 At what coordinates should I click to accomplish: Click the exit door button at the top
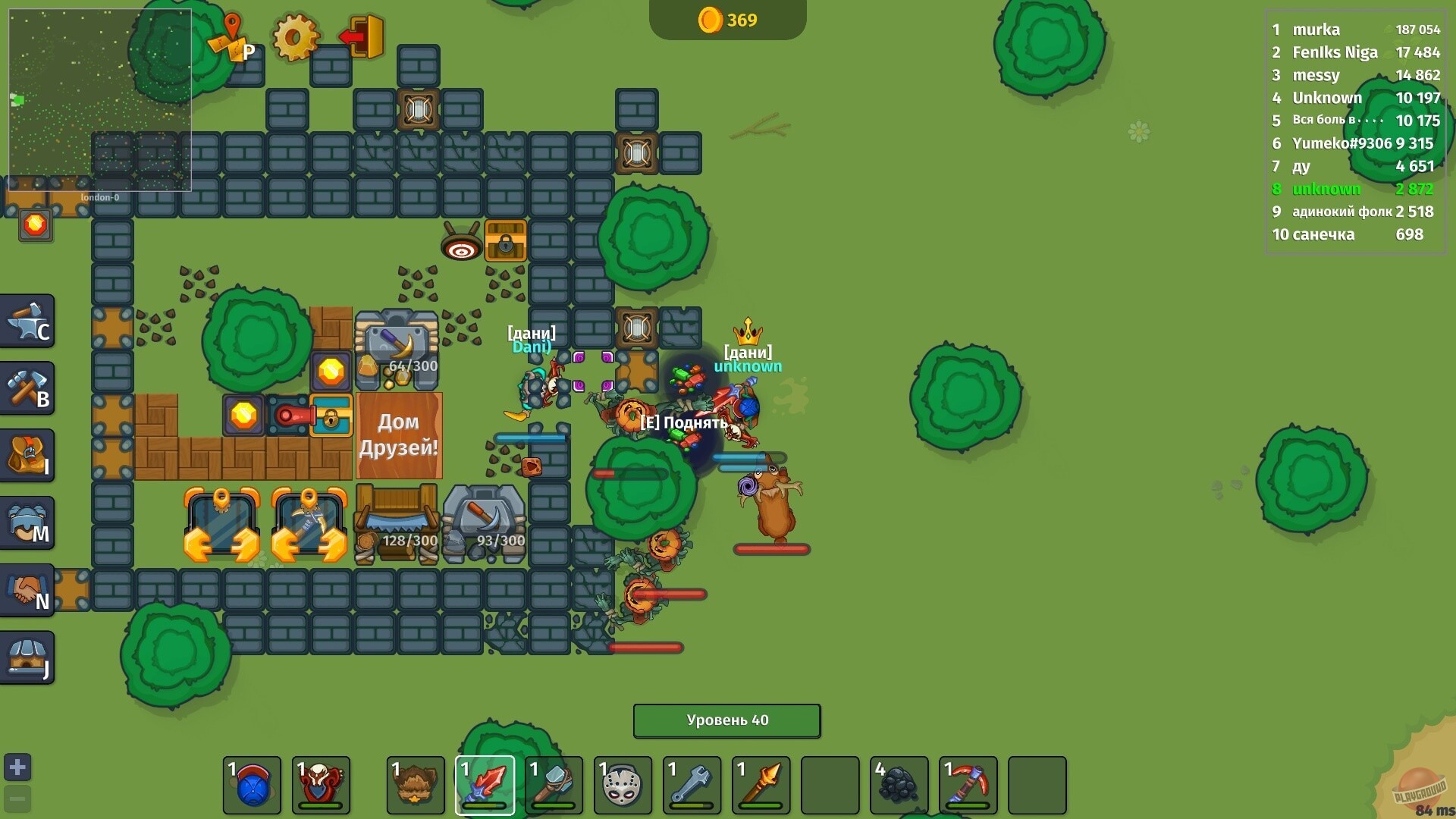tap(364, 36)
